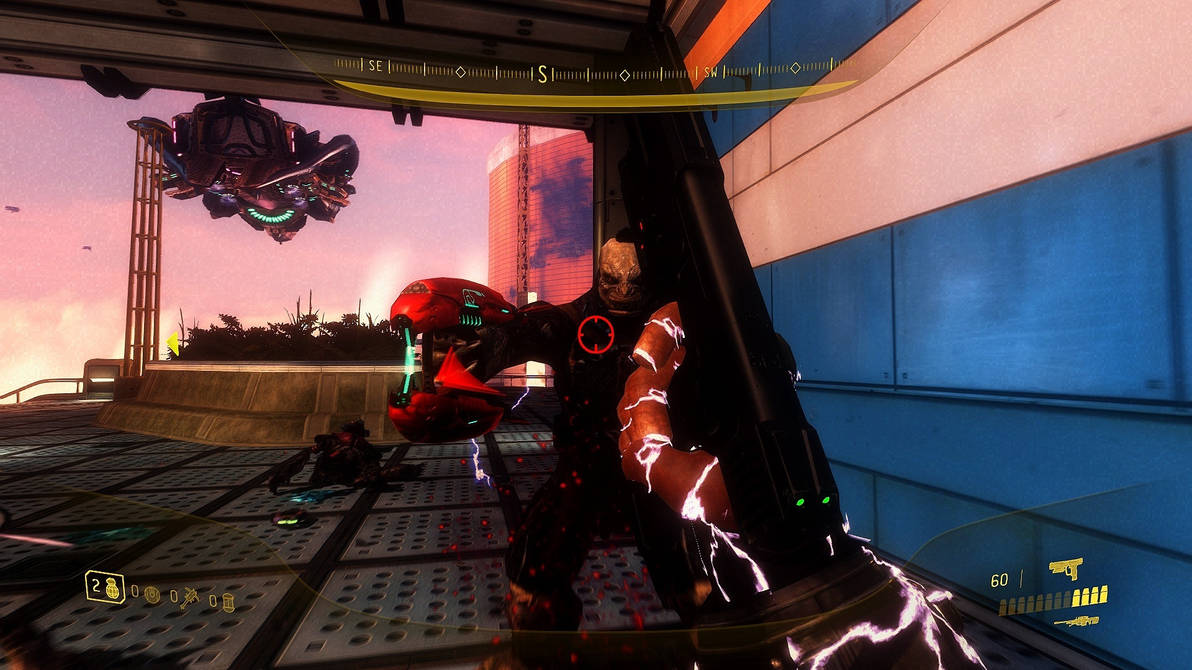
Task: Switch to the plasma grenade icon
Action: pyautogui.click(x=151, y=594)
